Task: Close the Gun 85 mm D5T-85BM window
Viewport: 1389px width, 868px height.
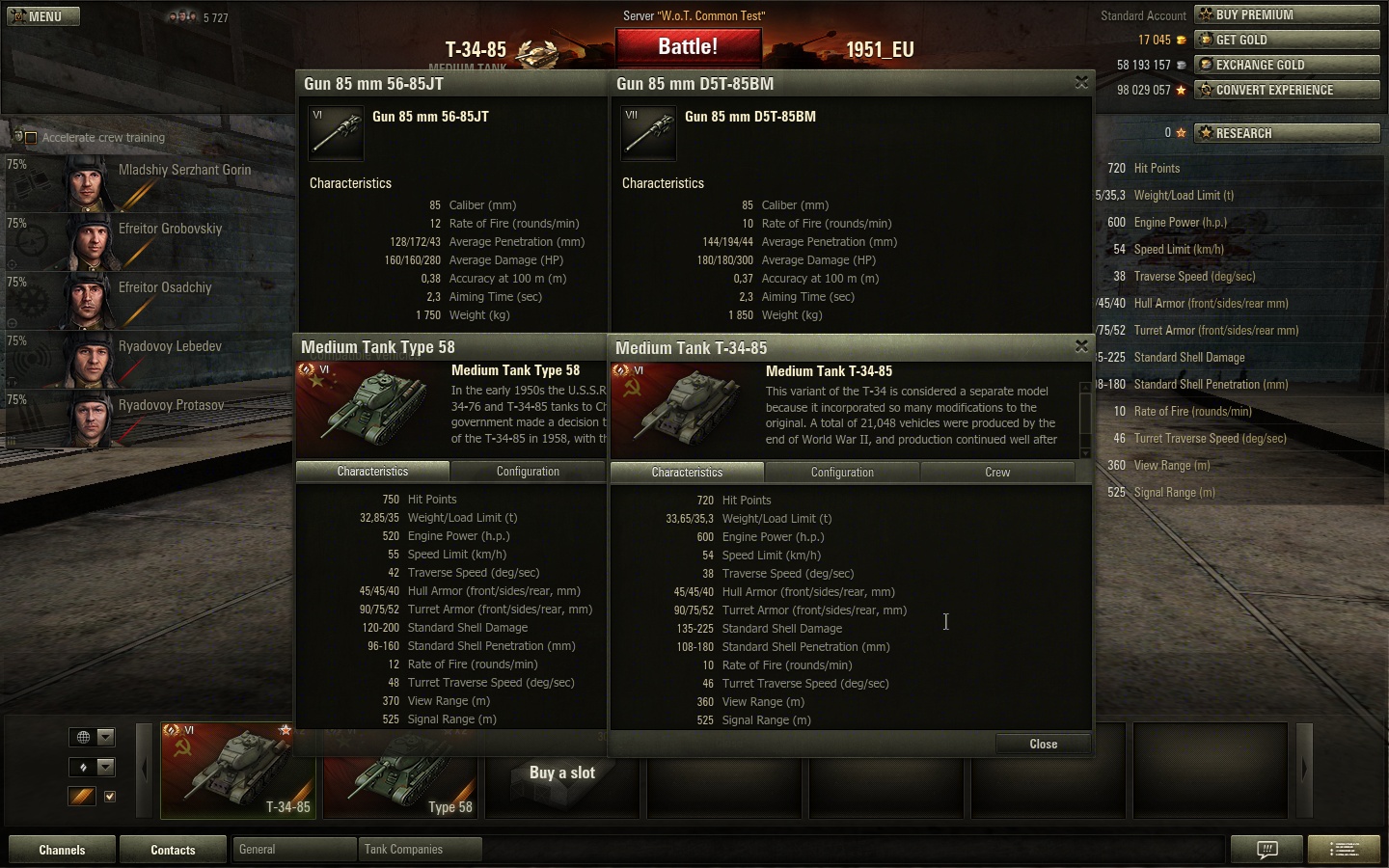Action: point(1081,83)
